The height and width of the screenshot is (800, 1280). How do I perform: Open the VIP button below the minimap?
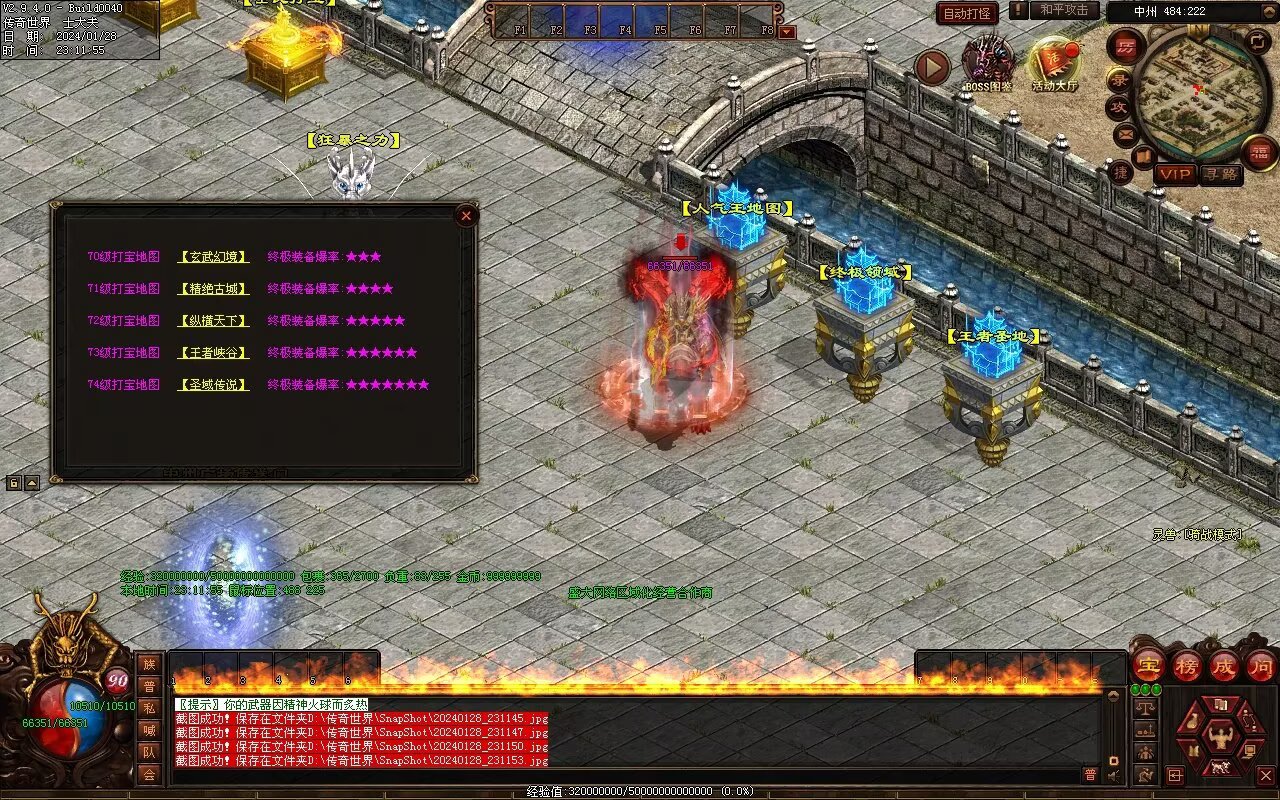[x=1175, y=174]
